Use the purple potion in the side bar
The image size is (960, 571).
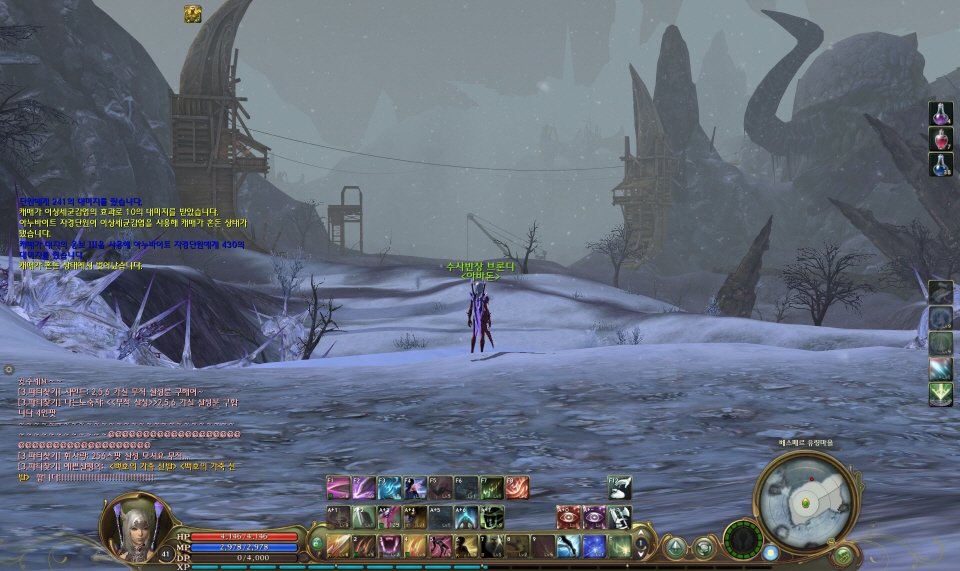(x=940, y=113)
